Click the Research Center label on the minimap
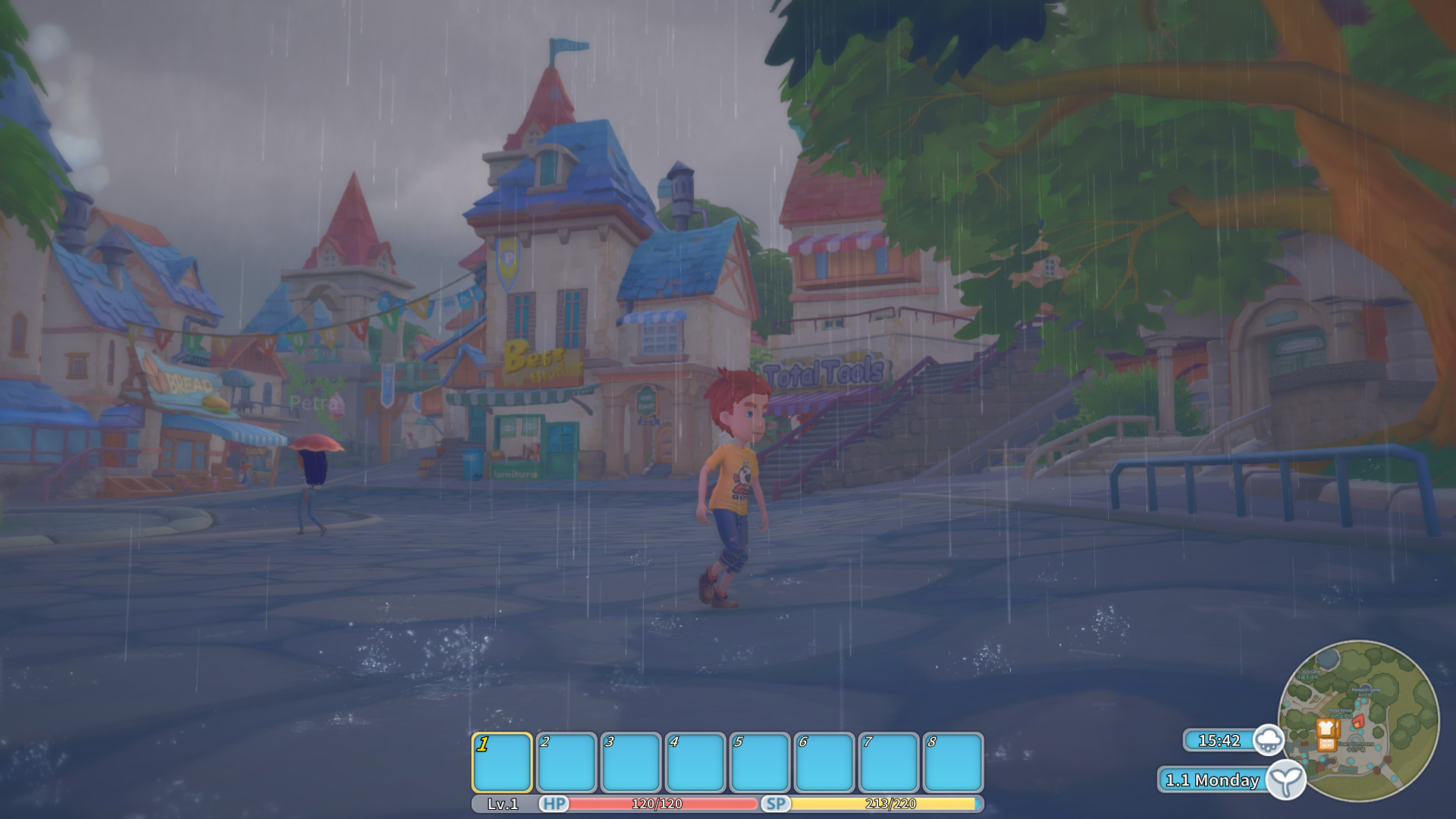 point(1367,690)
